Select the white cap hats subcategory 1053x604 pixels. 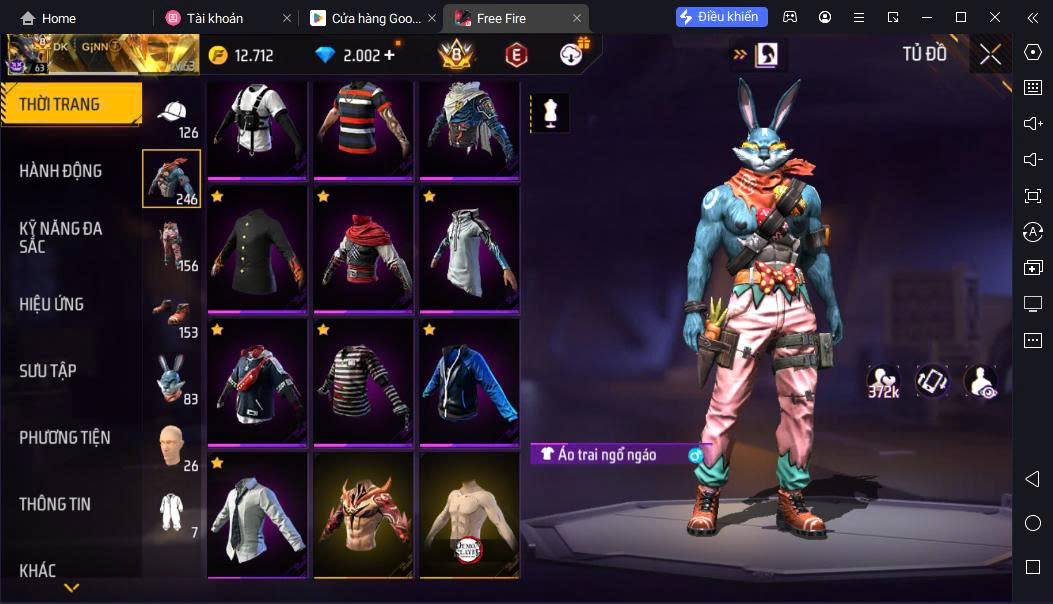coord(172,117)
